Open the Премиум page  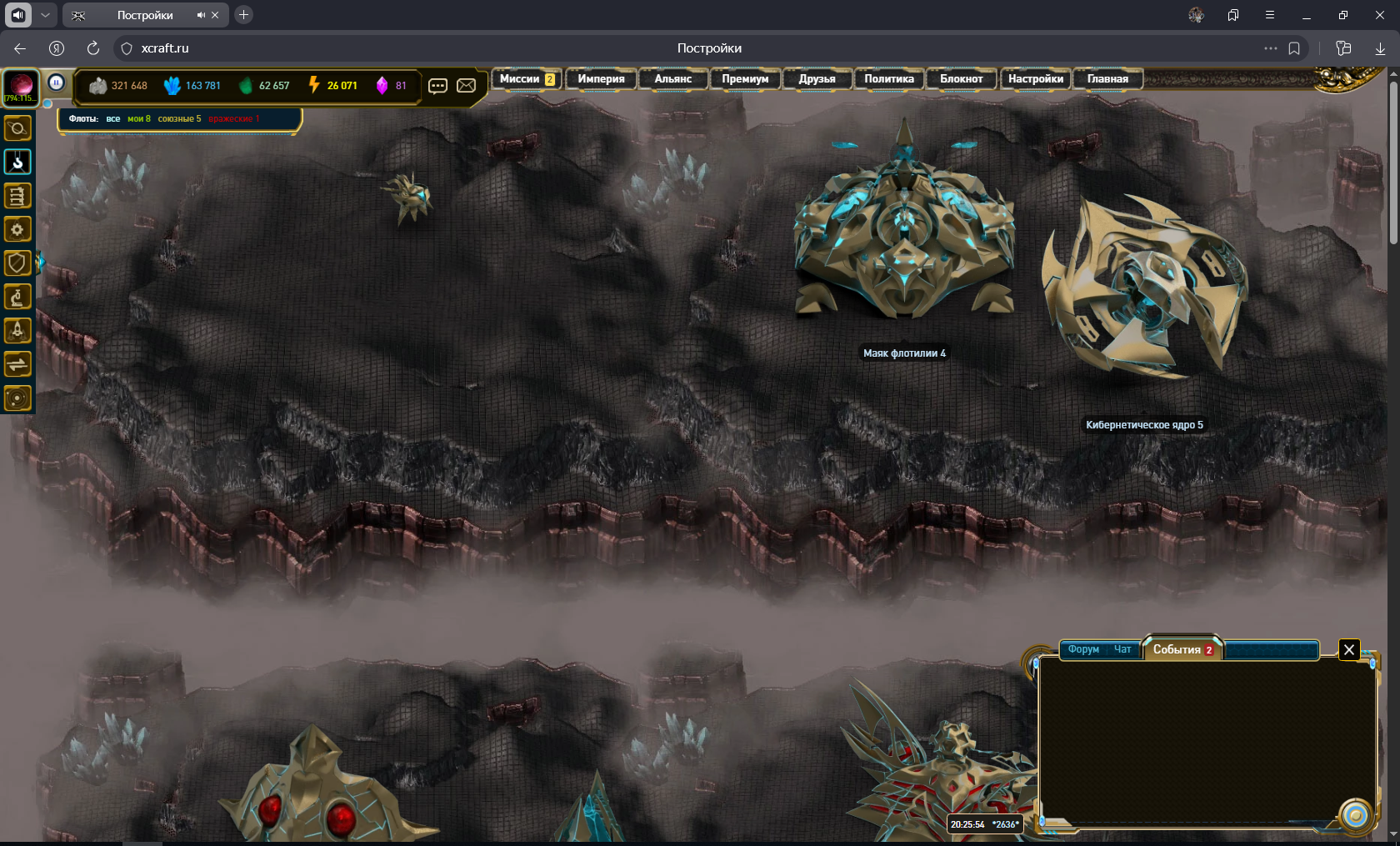[745, 79]
